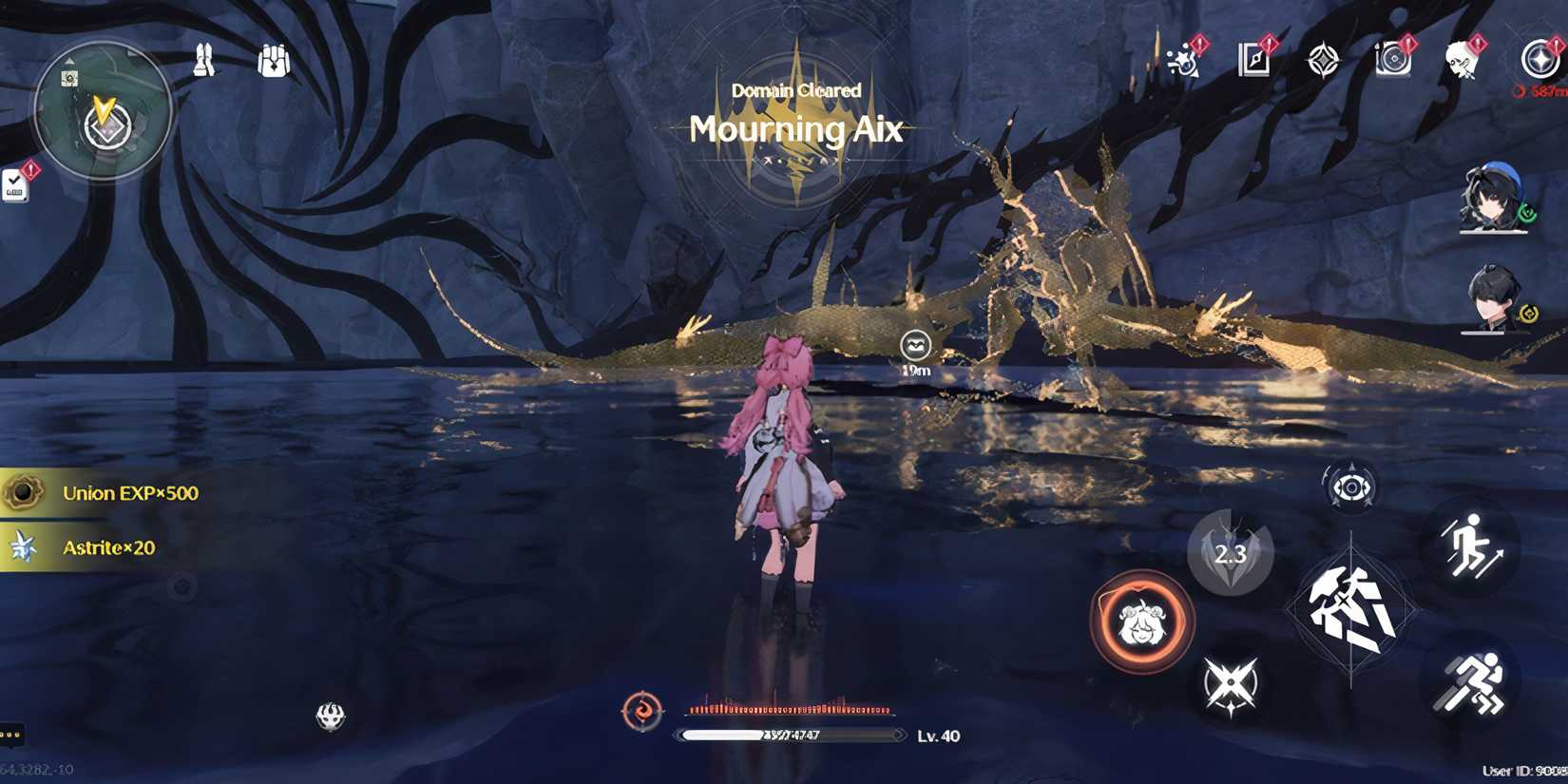
Task: Trigger the Resonance Liberation with 2.3 charge
Action: tap(1233, 556)
